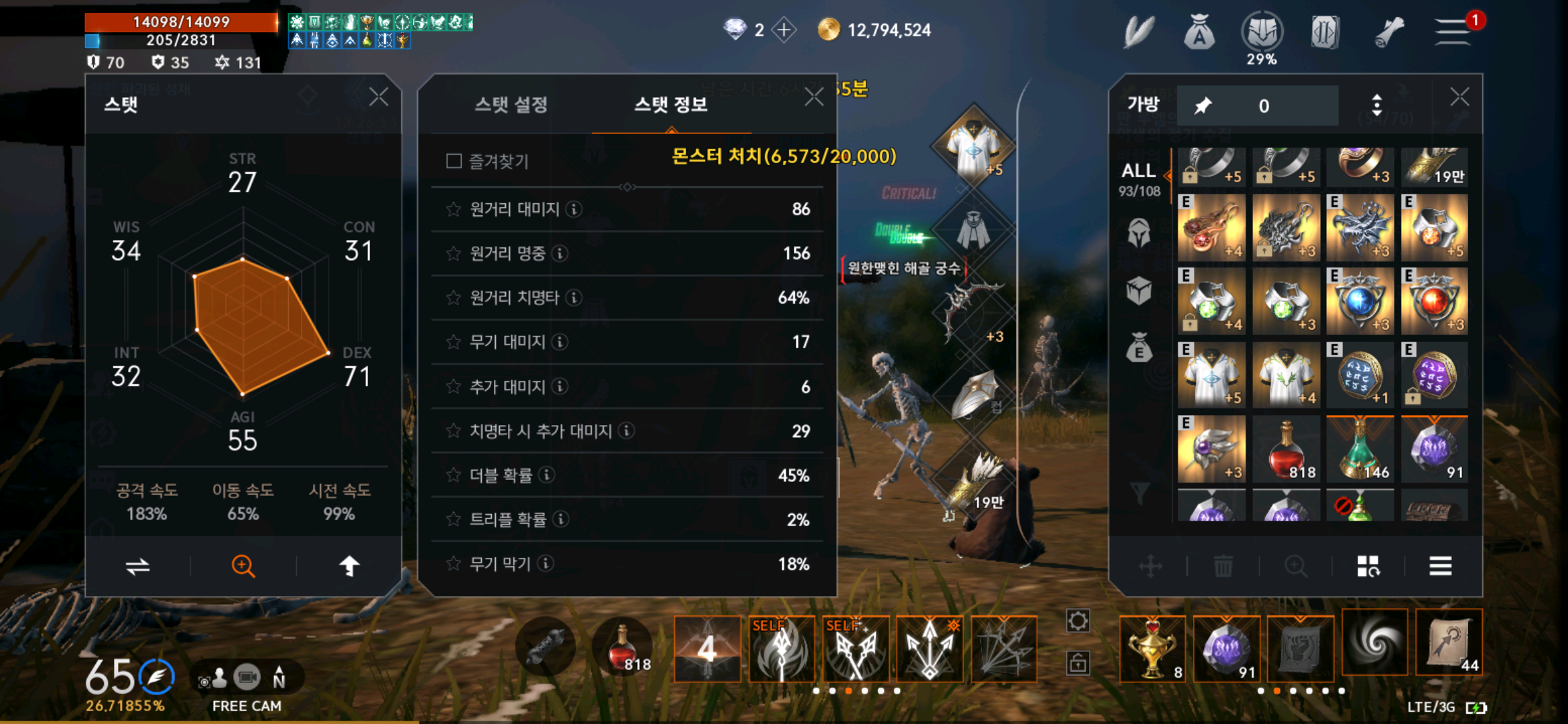This screenshot has height=724, width=1568.
Task: Click the orange magnifier icon in the stat window
Action: pyautogui.click(x=244, y=566)
